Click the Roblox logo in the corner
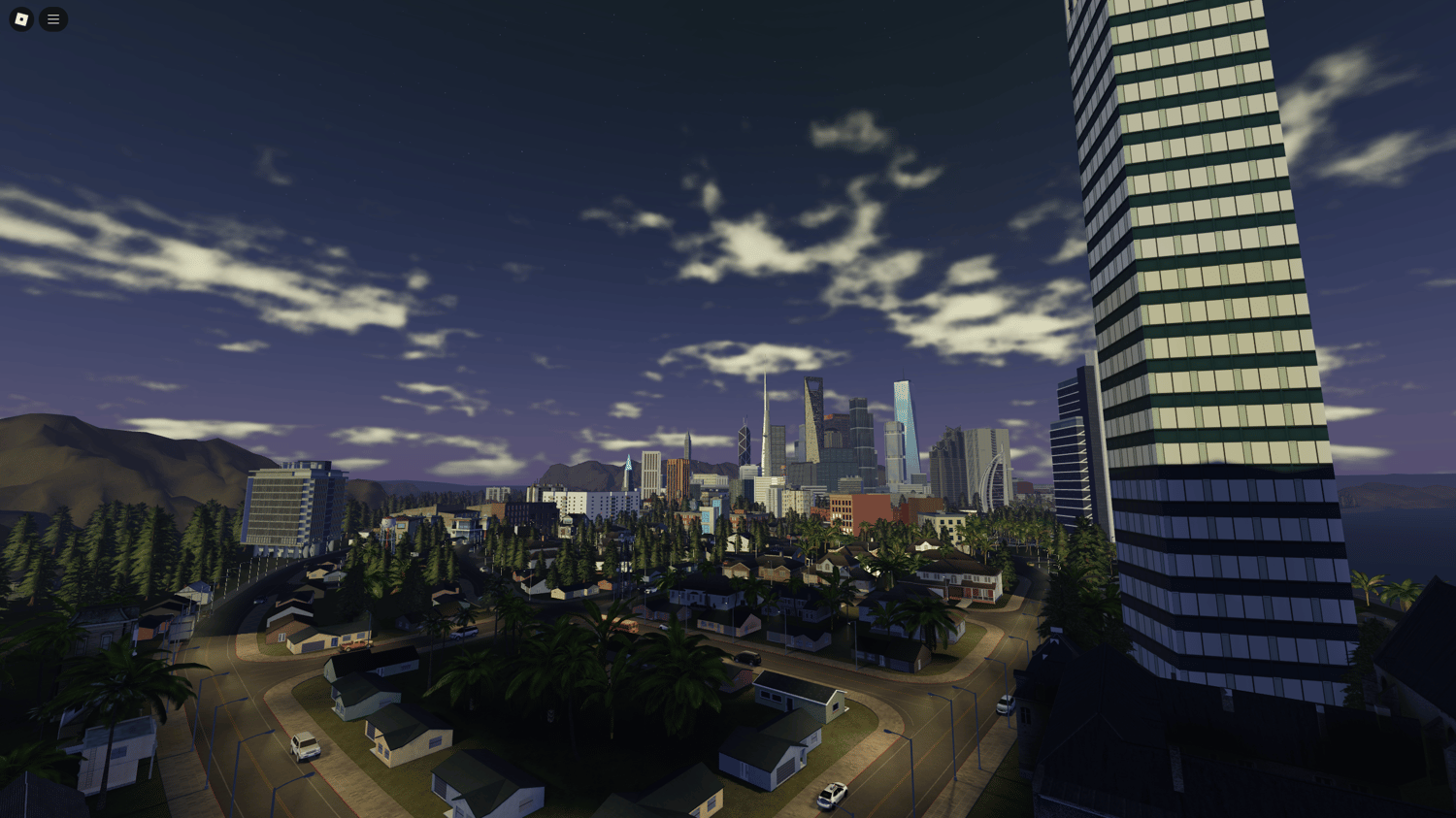 point(19,18)
